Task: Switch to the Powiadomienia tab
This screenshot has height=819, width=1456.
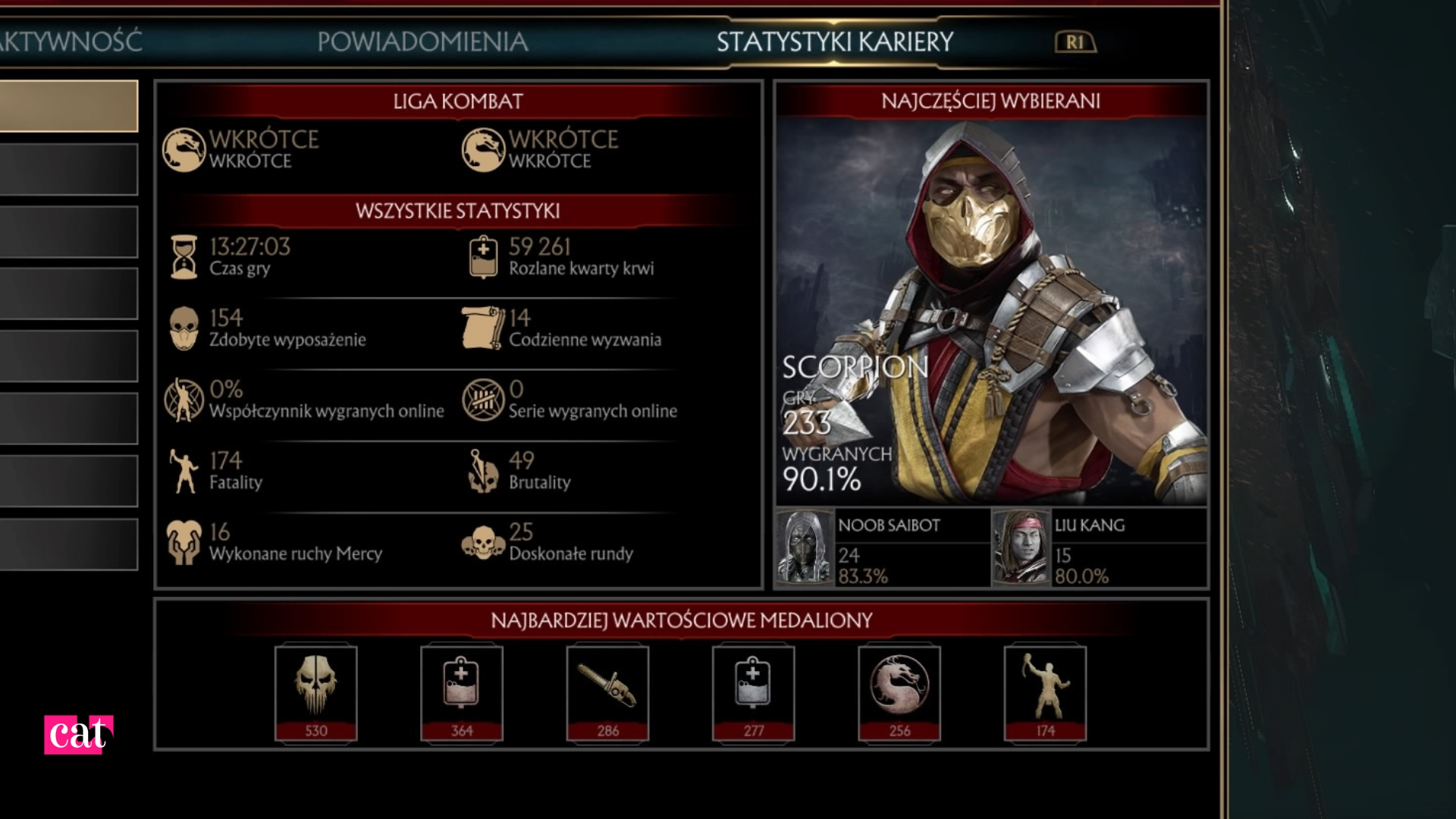Action: click(422, 42)
